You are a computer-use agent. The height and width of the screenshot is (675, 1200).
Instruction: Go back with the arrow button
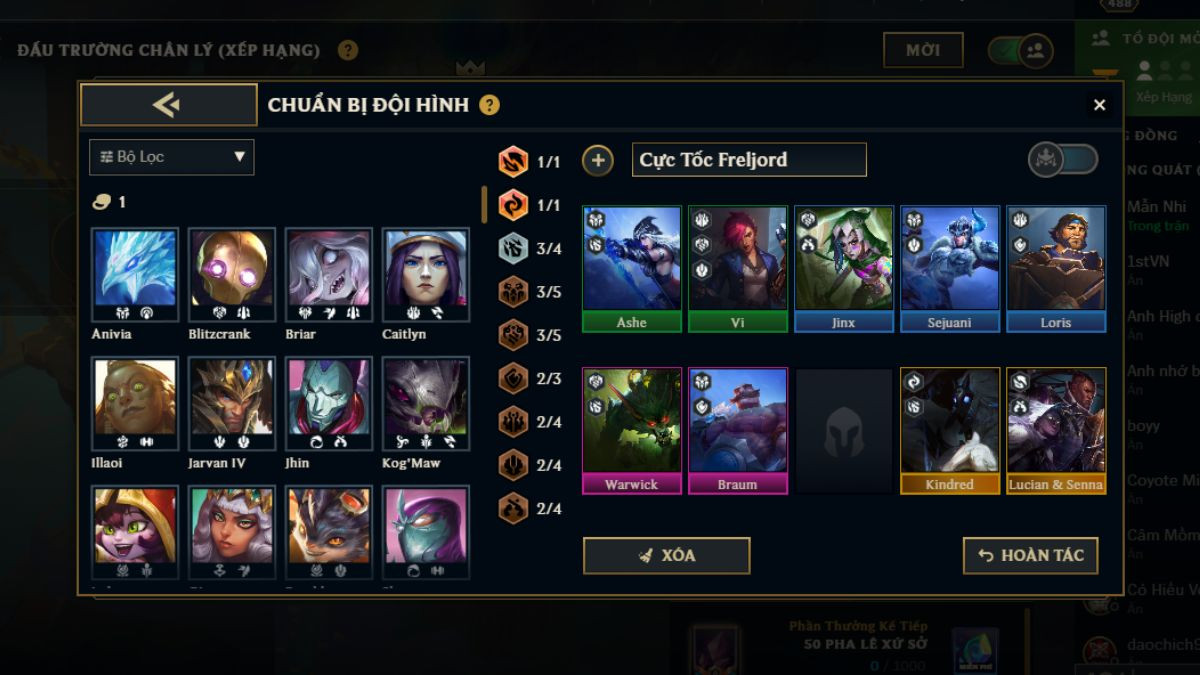[x=168, y=105]
